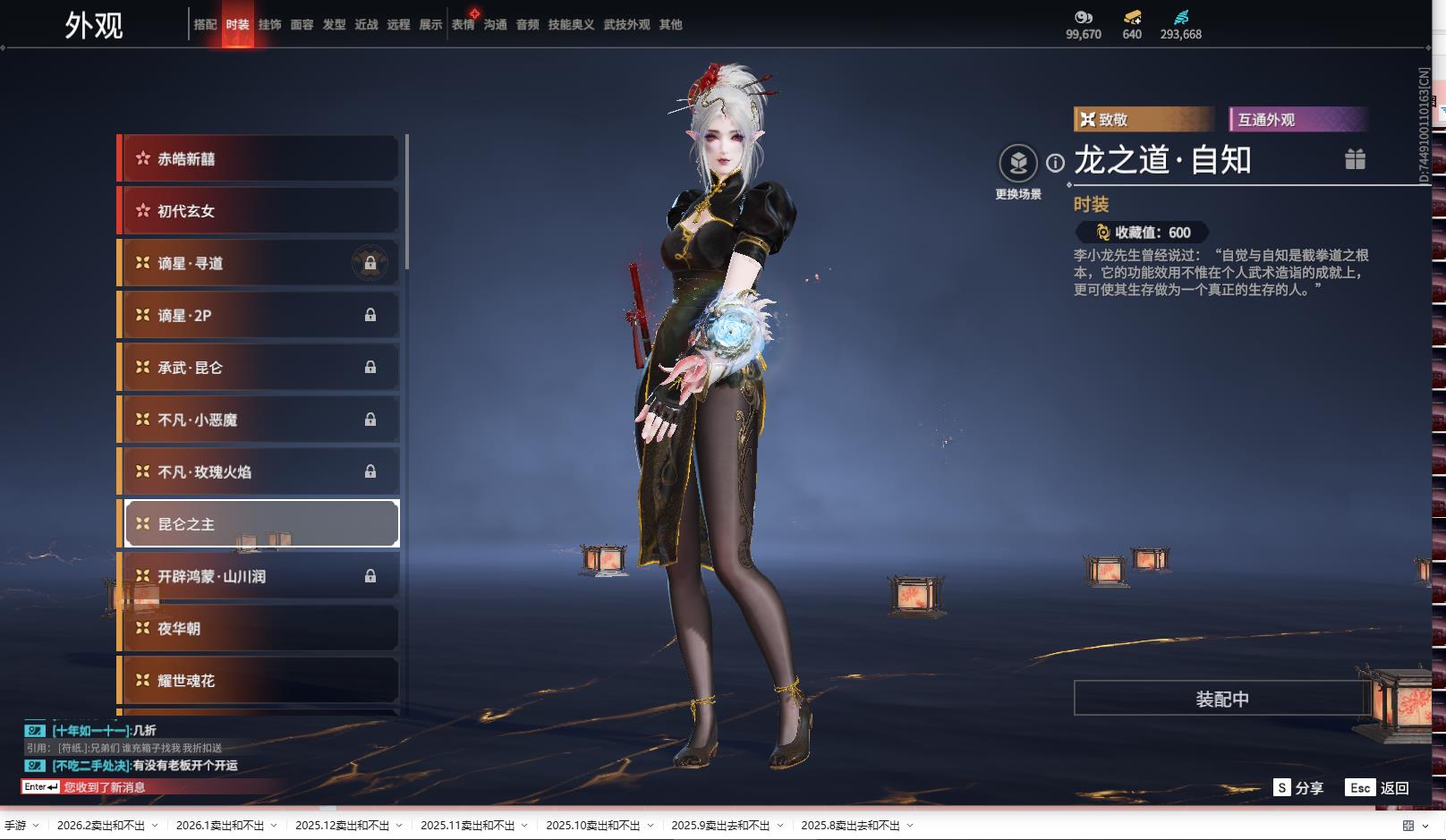
Task: Choose the 表情 emote tab
Action: [463, 25]
